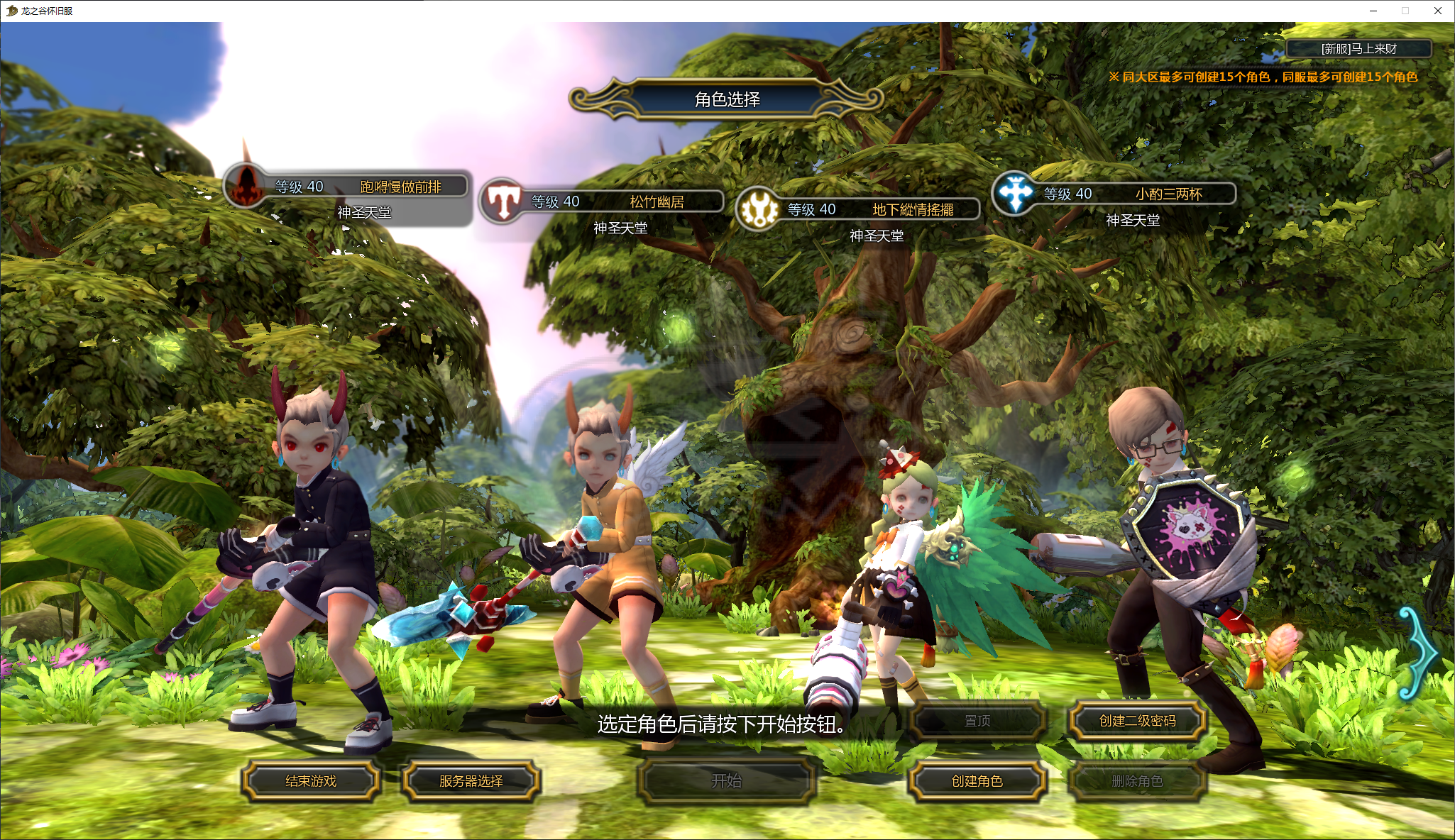Choose 创建角色 to create a character
The image size is (1455, 840).
coord(977,781)
